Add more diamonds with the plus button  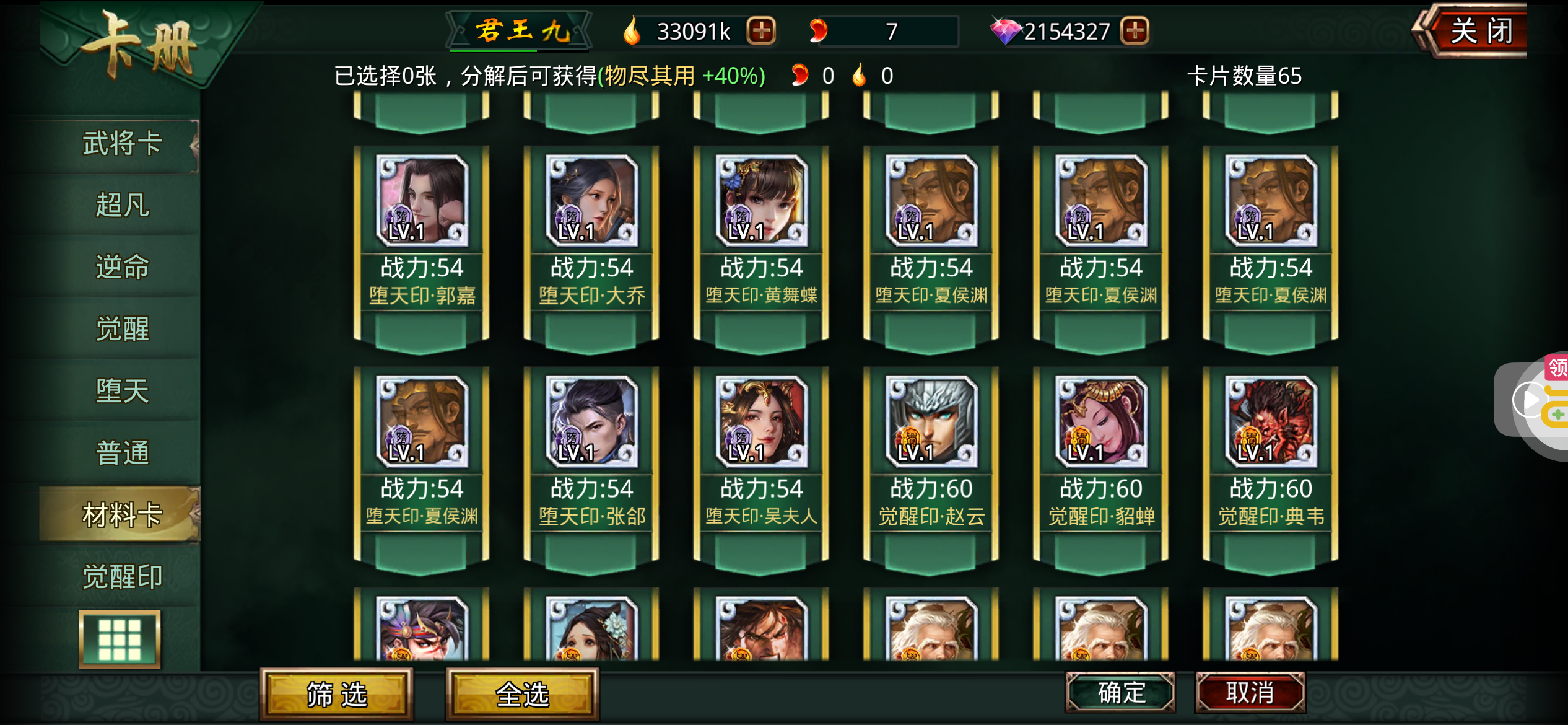1135,30
